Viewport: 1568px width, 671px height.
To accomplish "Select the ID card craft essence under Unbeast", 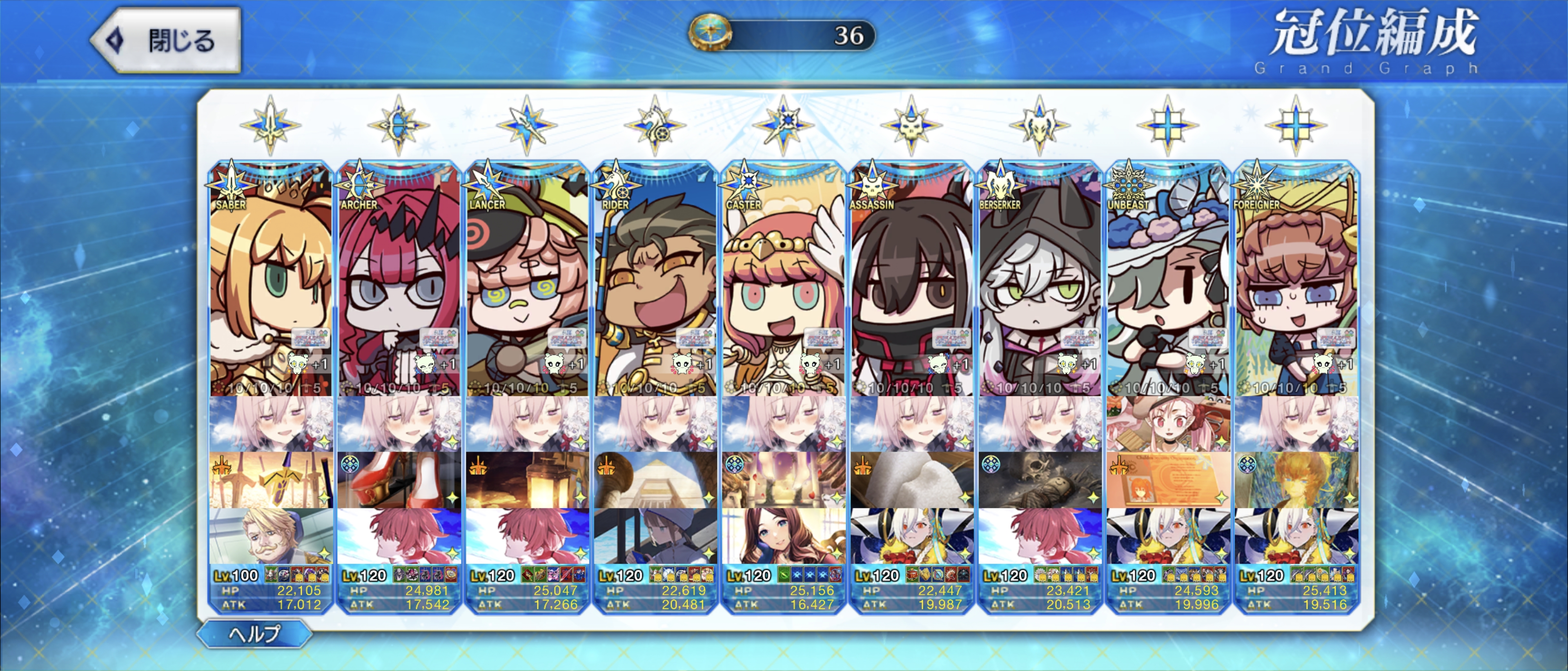I will coord(1168,480).
